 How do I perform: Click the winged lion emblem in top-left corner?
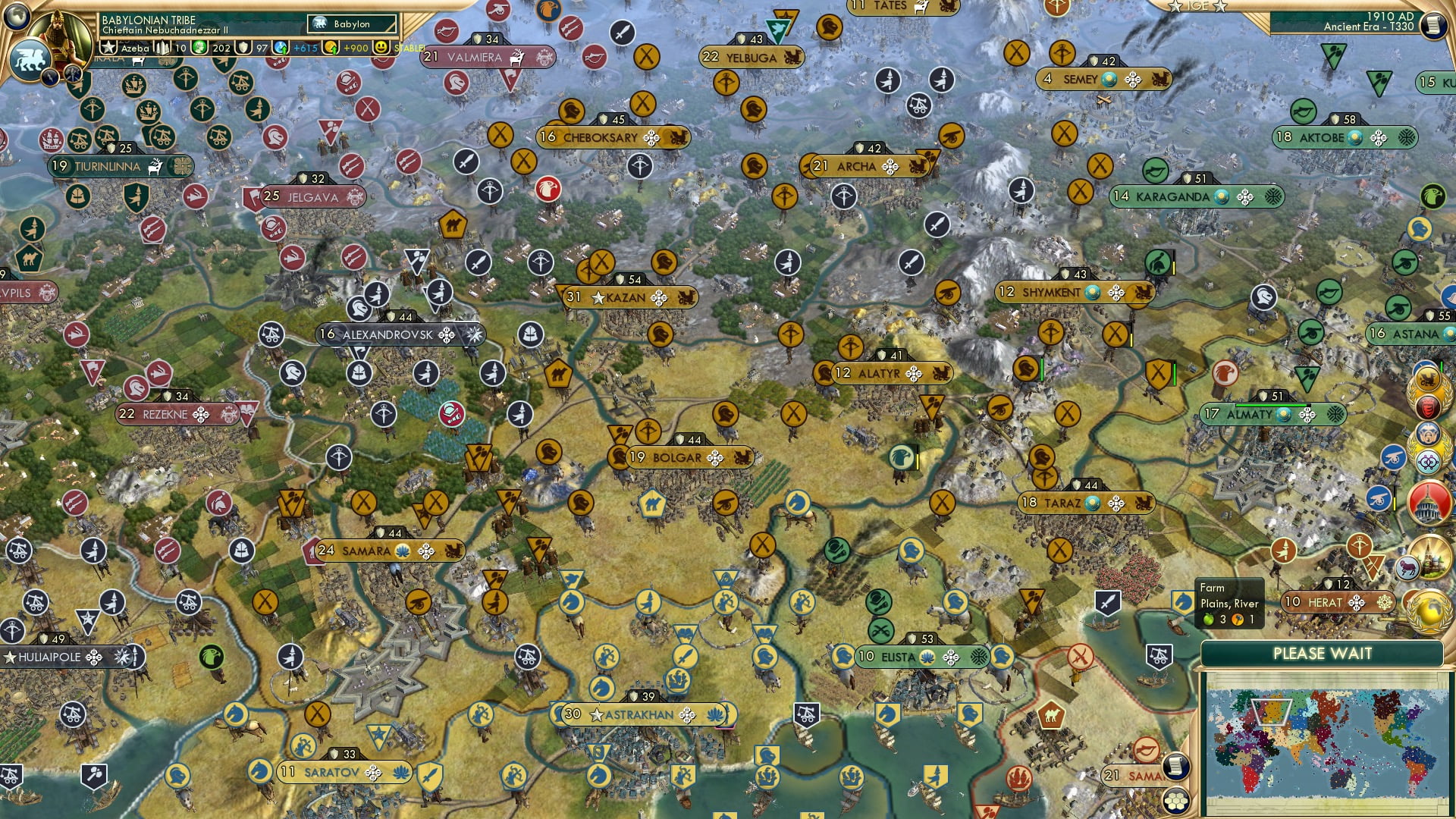[x=30, y=58]
